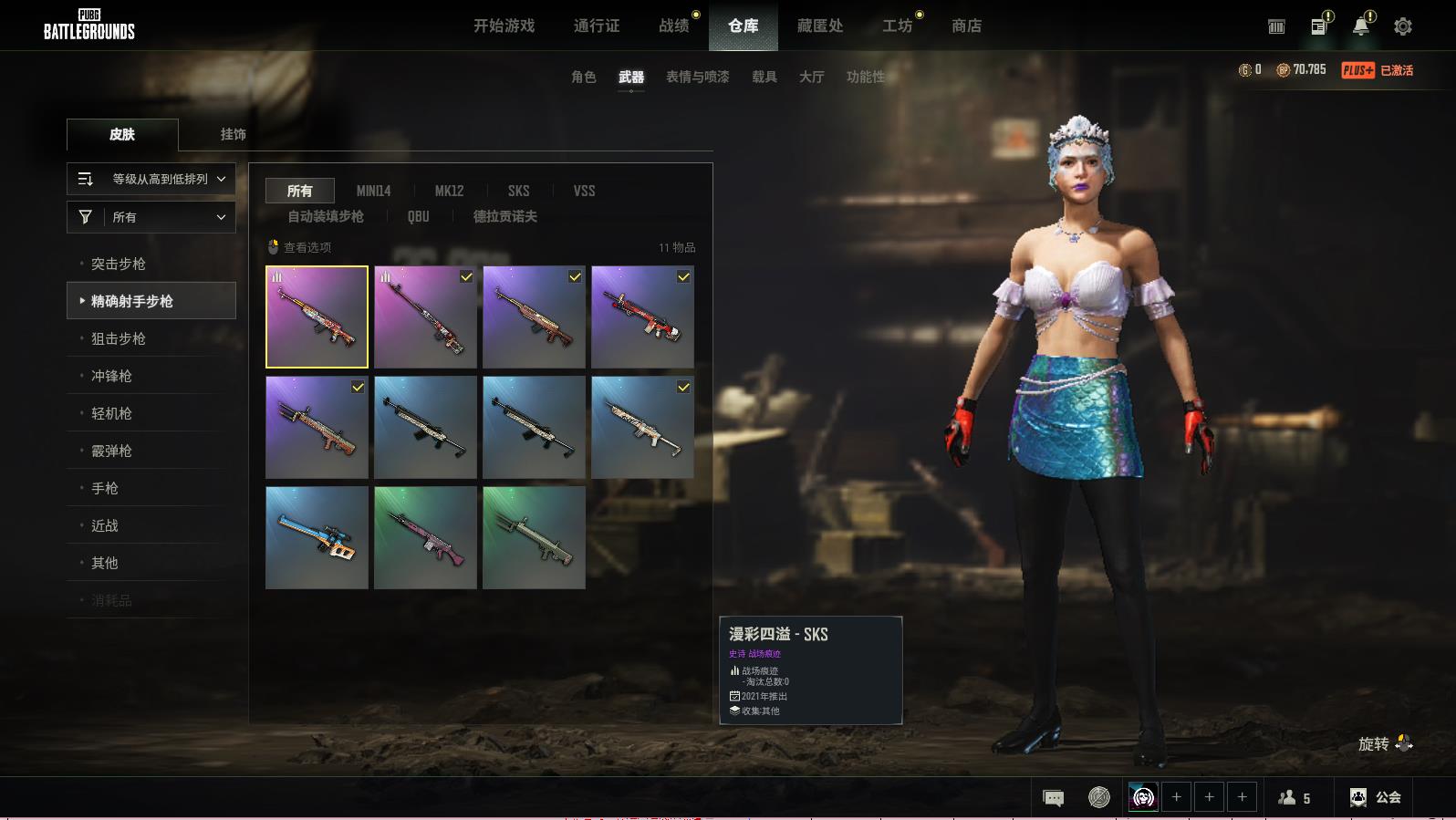Open the chat bubble icon
Viewport: 1456px width, 820px height.
click(x=1053, y=798)
